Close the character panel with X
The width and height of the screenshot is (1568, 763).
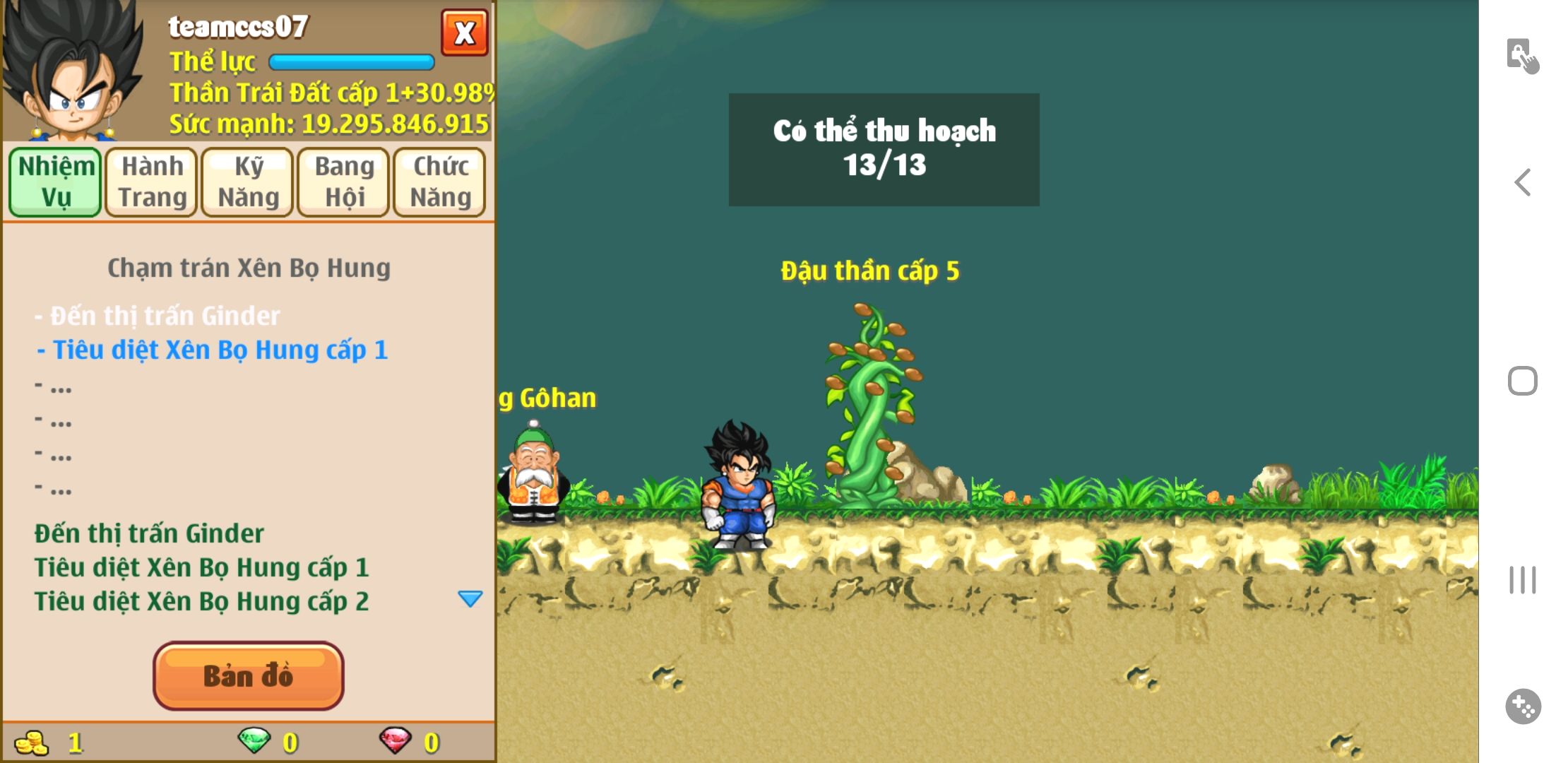[464, 32]
